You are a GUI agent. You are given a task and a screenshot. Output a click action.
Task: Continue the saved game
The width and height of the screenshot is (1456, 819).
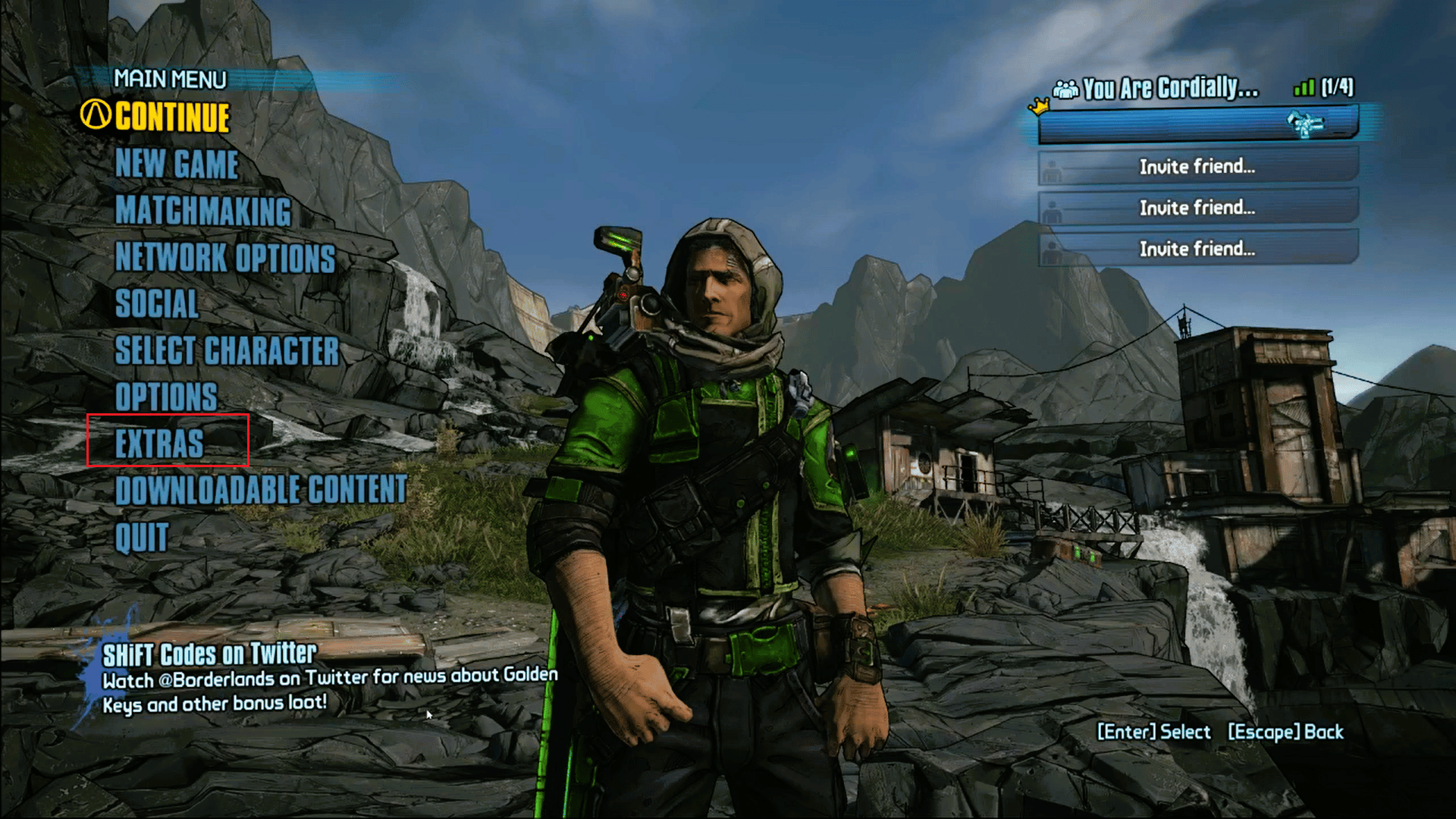(172, 118)
